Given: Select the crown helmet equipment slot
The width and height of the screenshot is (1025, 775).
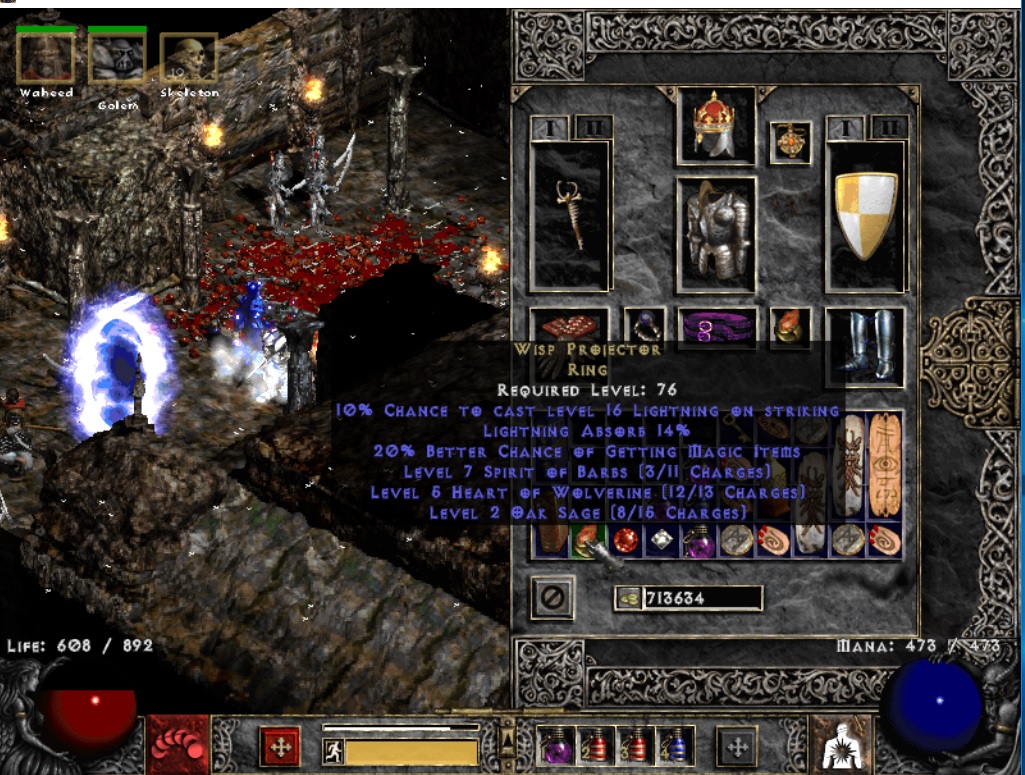Looking at the screenshot, I should (x=716, y=125).
